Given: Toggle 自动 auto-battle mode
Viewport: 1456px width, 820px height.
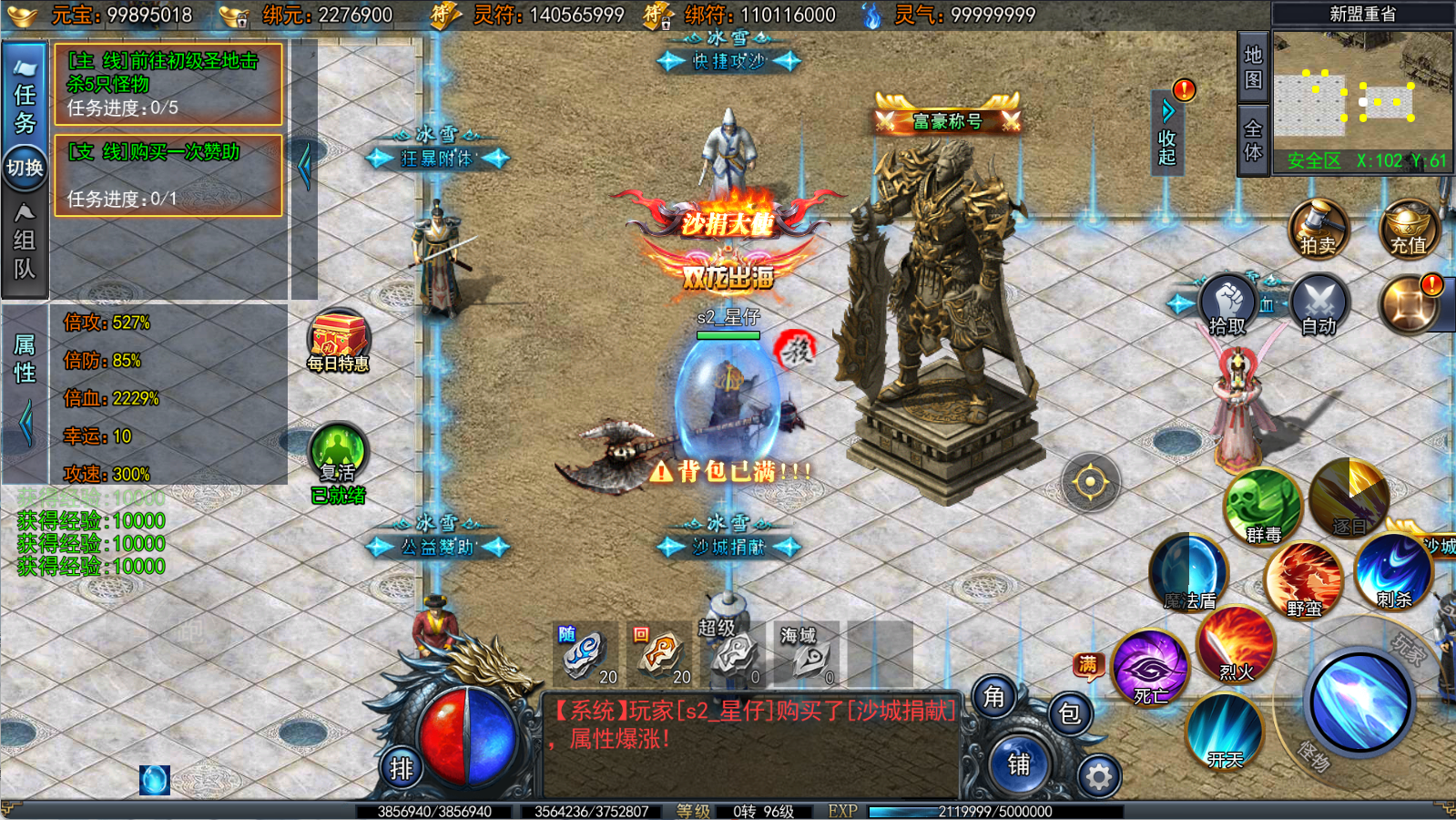Looking at the screenshot, I should pos(1318,304).
